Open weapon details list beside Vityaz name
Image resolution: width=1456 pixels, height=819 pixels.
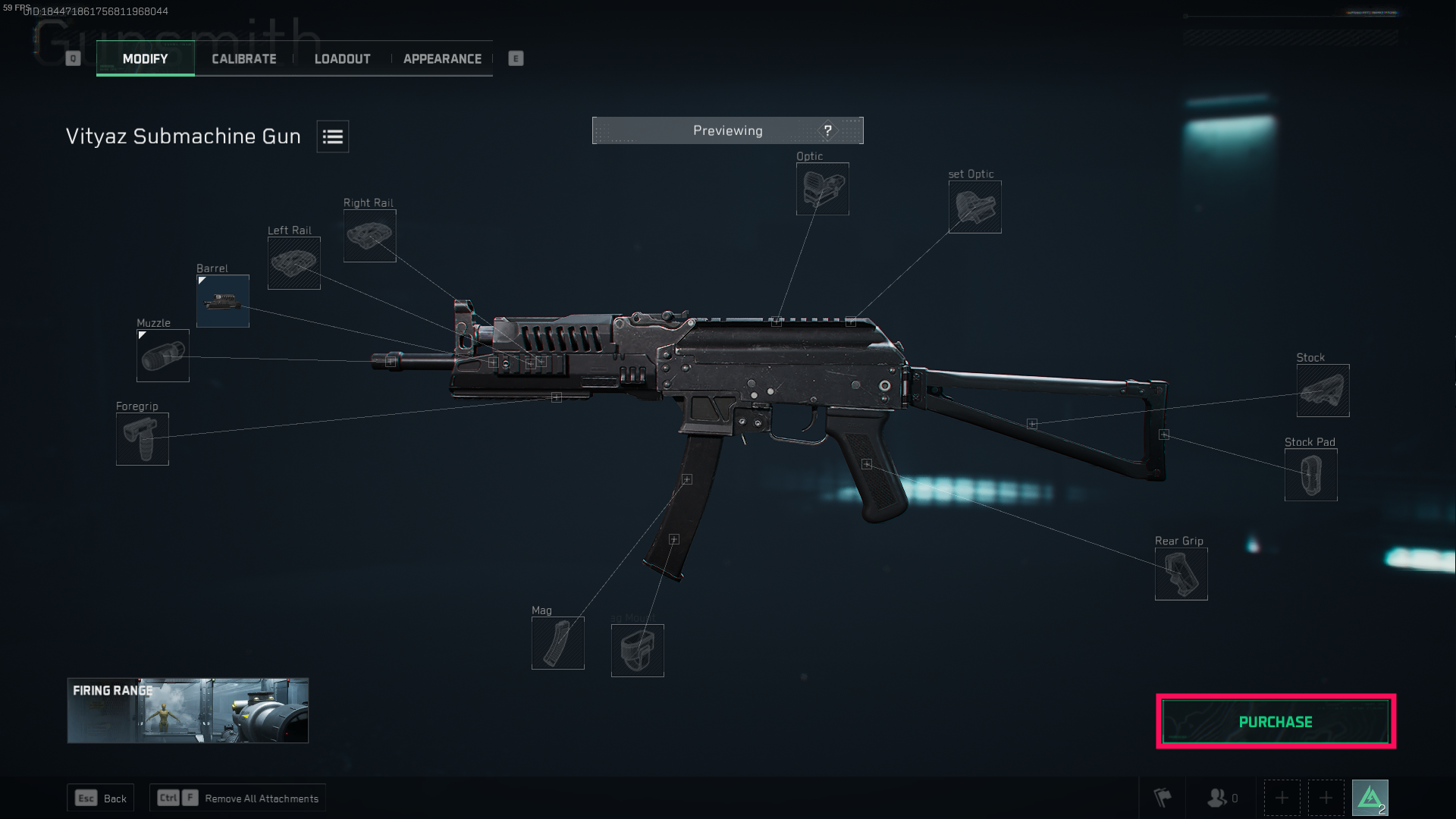pyautogui.click(x=332, y=136)
